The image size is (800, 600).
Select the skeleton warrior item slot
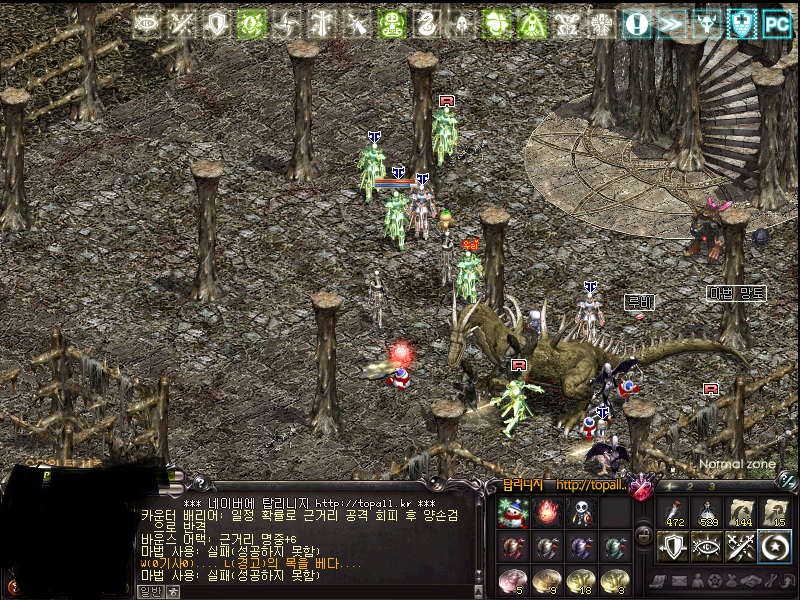[581, 512]
